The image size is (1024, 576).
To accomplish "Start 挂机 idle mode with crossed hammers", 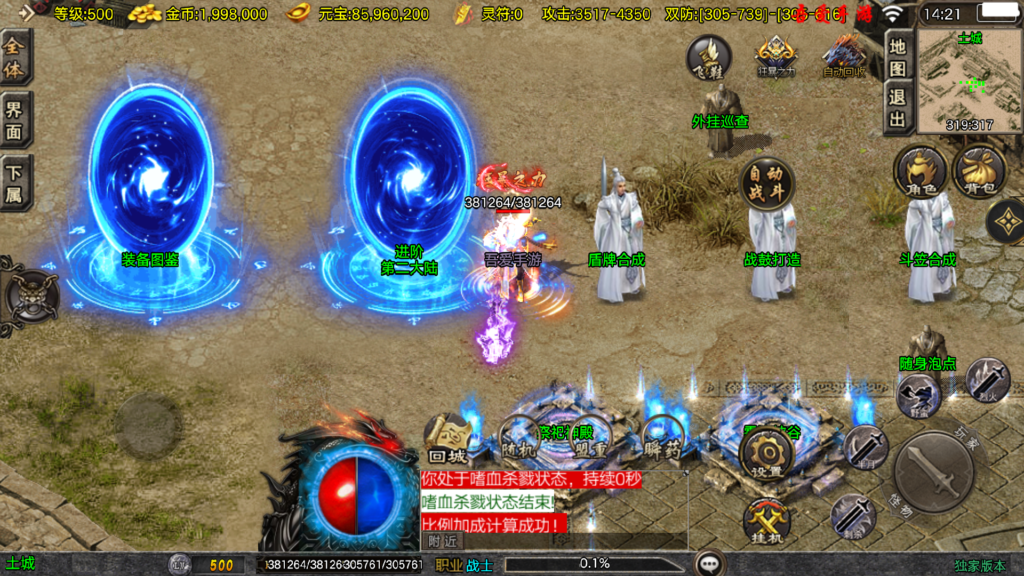I will pos(766,520).
